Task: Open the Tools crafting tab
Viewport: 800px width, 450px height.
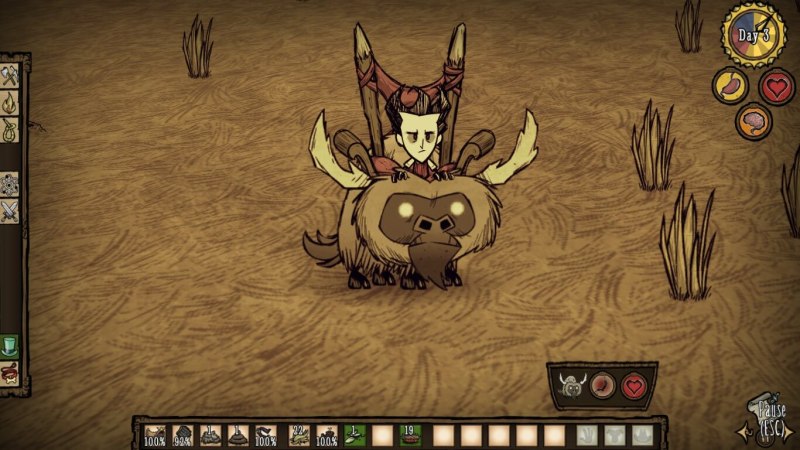Action: click(10, 76)
